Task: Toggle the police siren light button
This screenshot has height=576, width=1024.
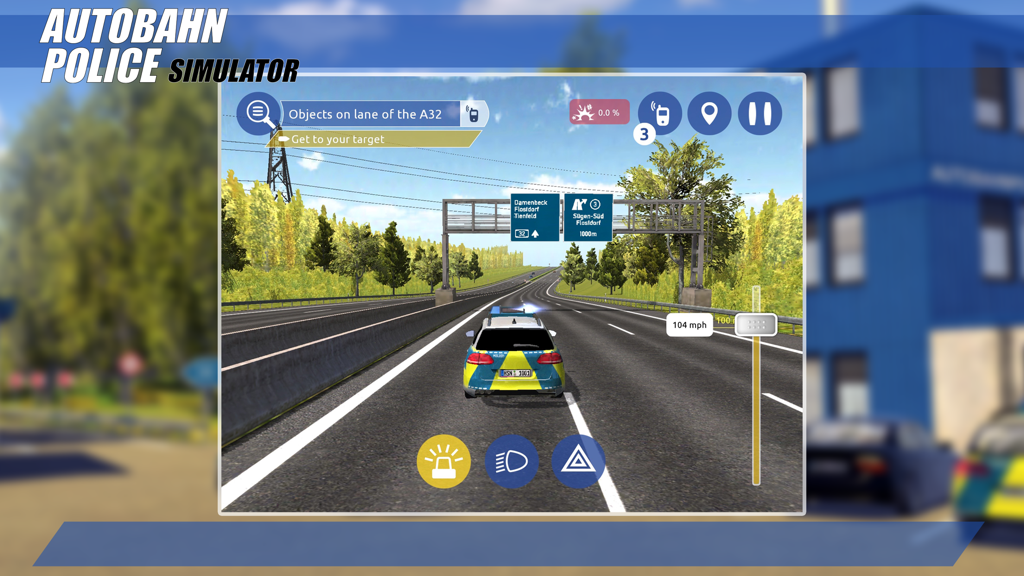Action: tap(443, 462)
